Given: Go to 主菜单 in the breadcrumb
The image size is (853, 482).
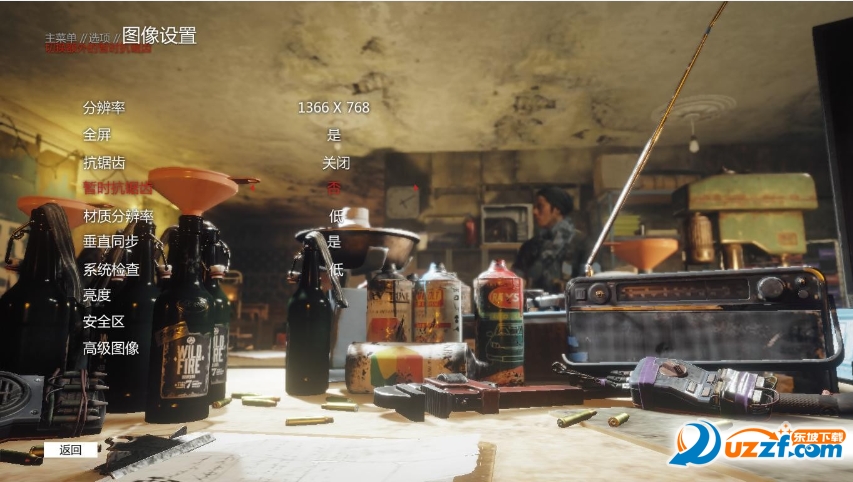Looking at the screenshot, I should point(60,38).
